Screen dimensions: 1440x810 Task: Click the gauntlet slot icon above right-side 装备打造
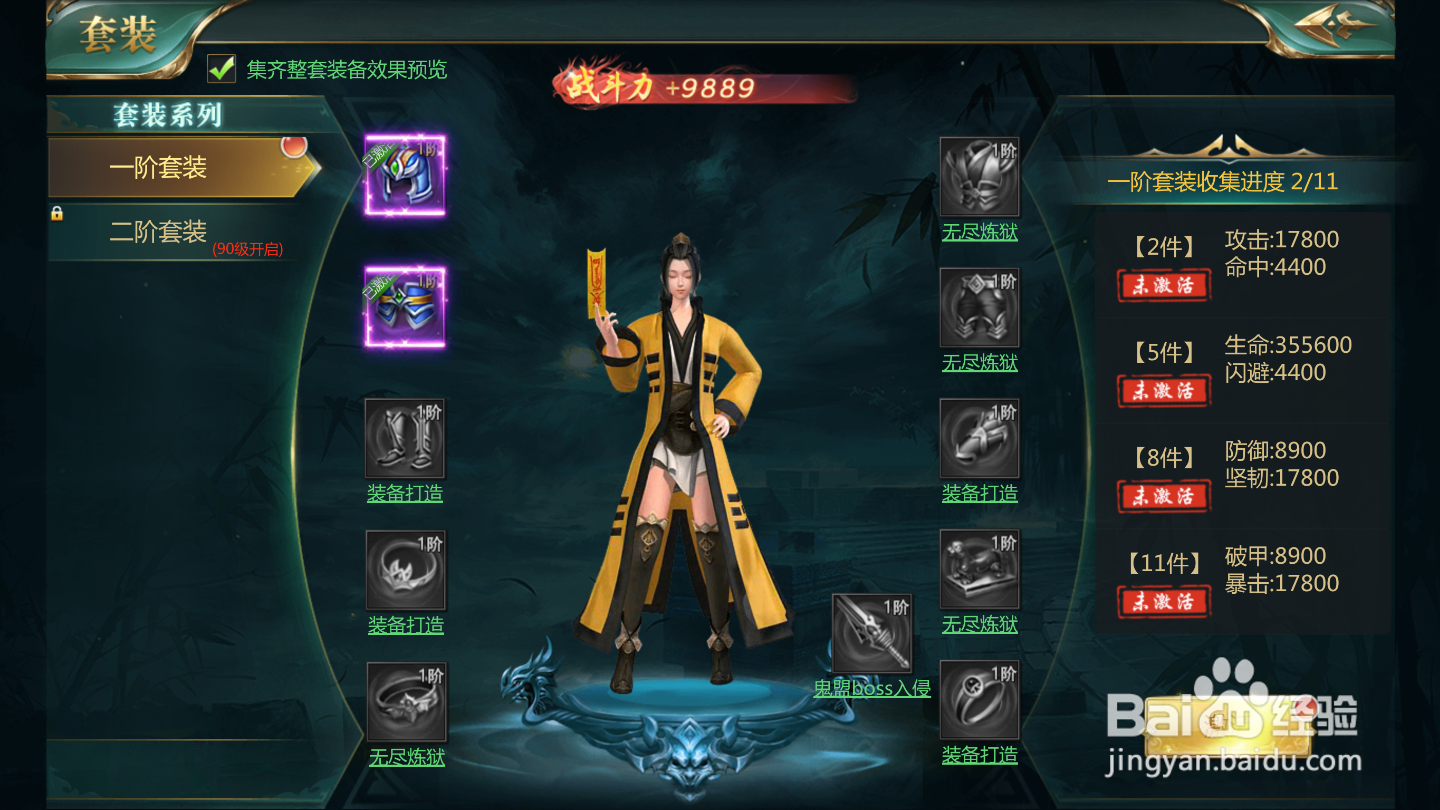980,440
